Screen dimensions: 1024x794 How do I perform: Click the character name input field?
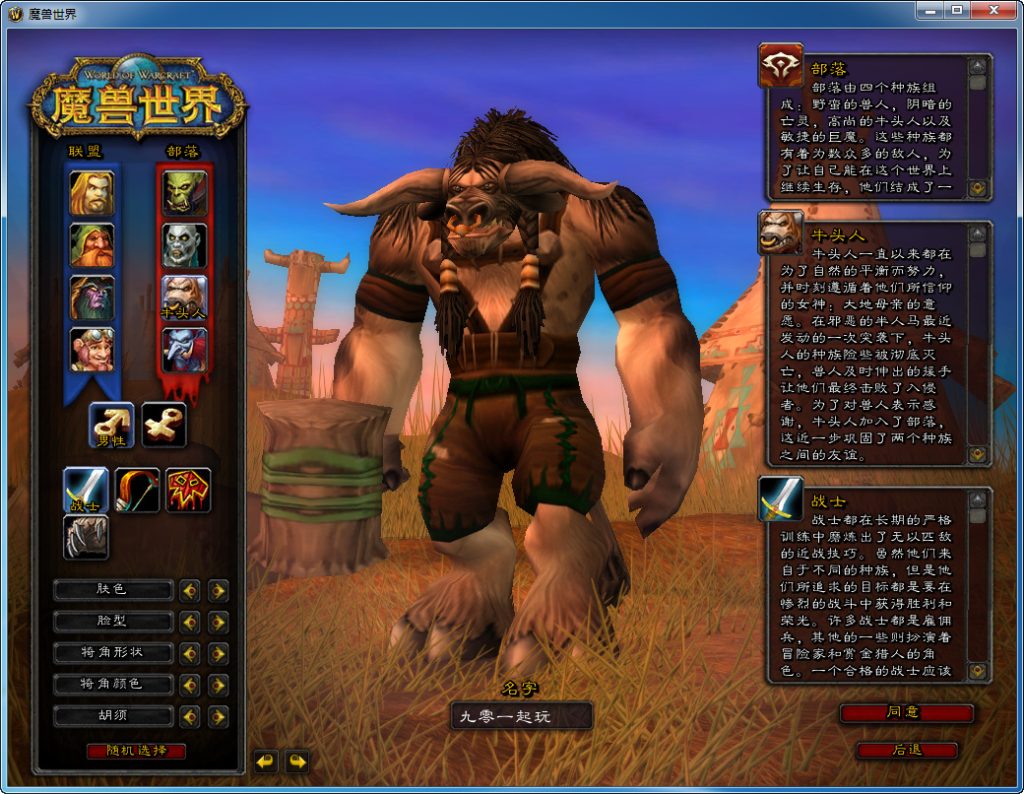tap(520, 716)
